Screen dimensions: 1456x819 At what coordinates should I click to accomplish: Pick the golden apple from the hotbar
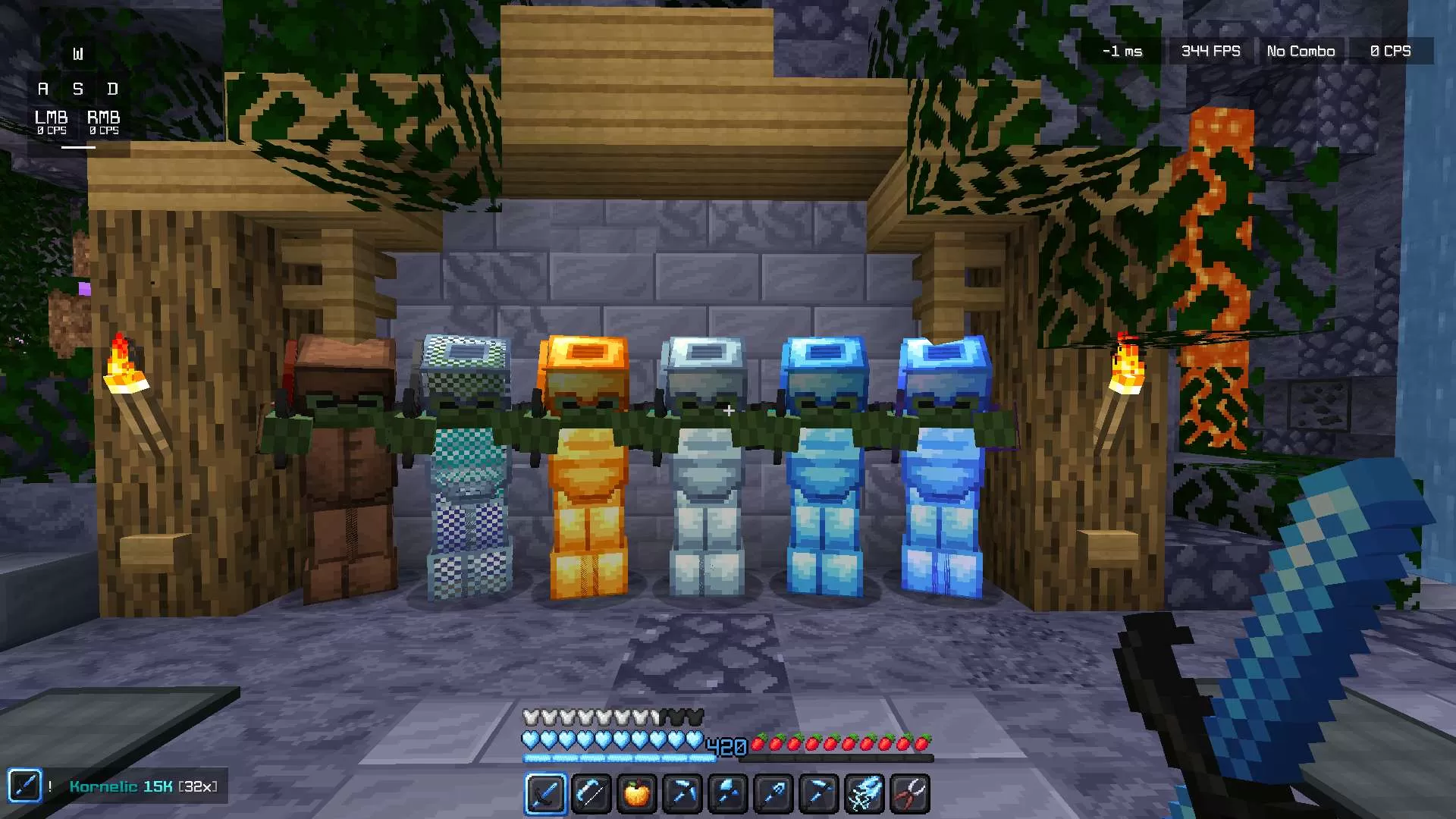[x=636, y=793]
